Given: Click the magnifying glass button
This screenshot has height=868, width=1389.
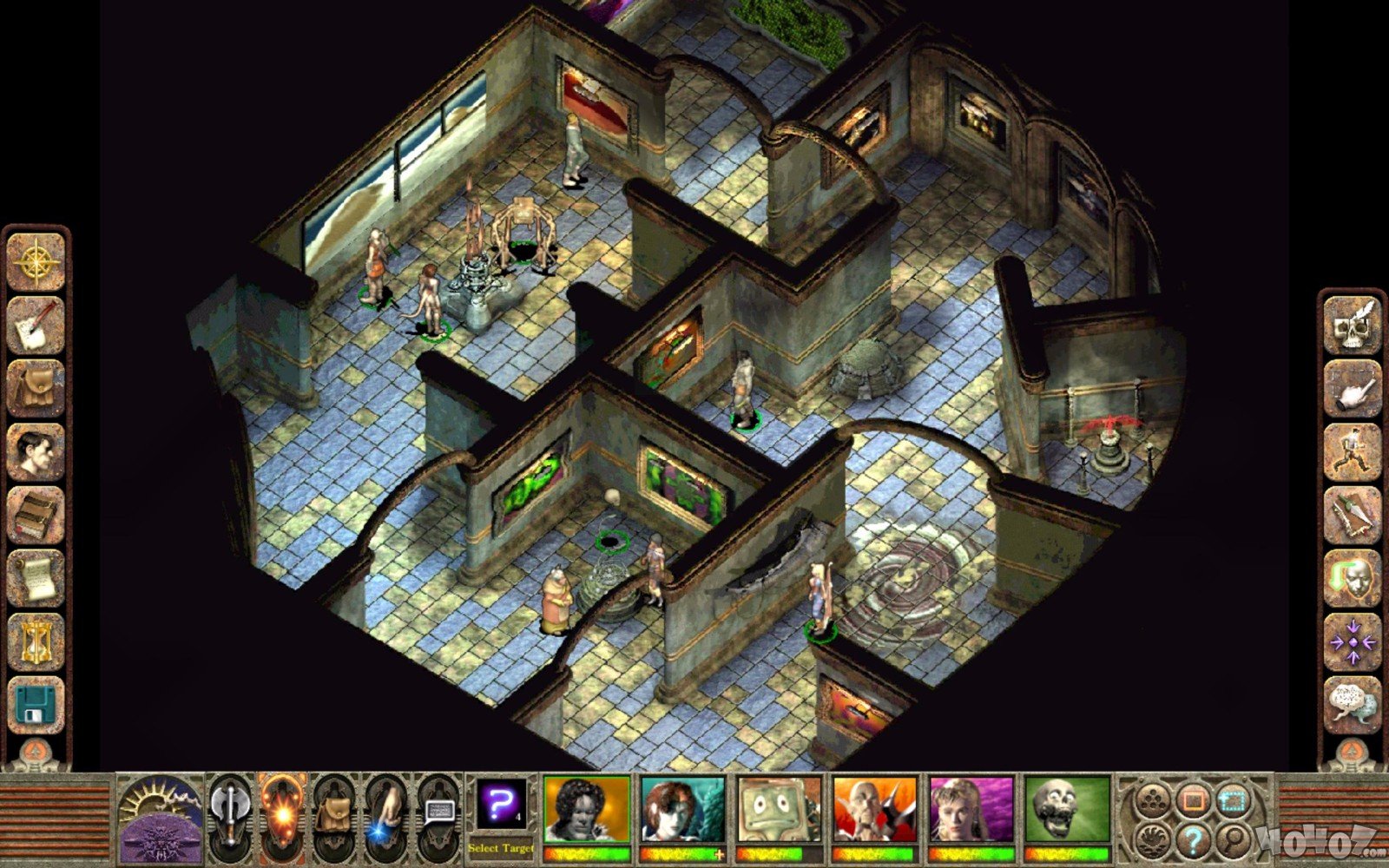Looking at the screenshot, I should coord(1233,839).
